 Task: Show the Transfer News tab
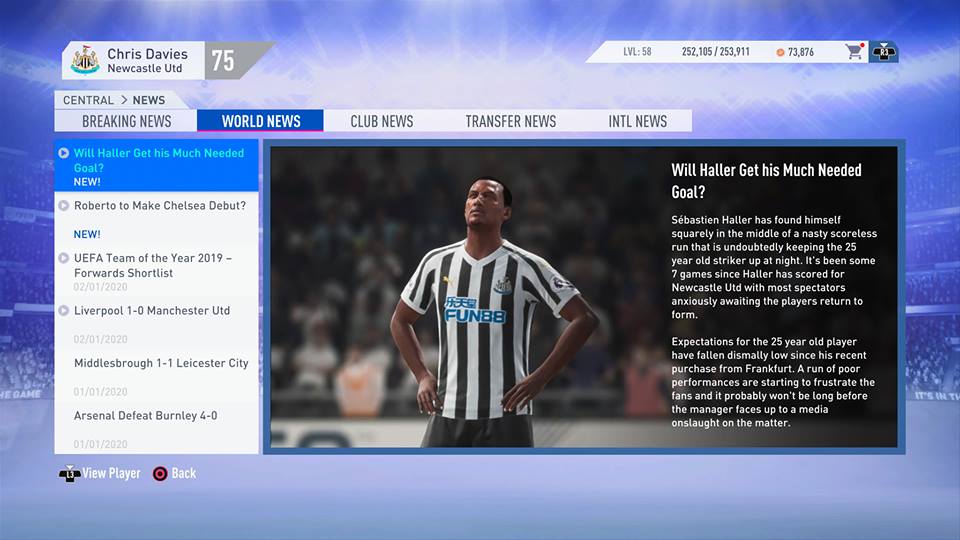pos(510,121)
